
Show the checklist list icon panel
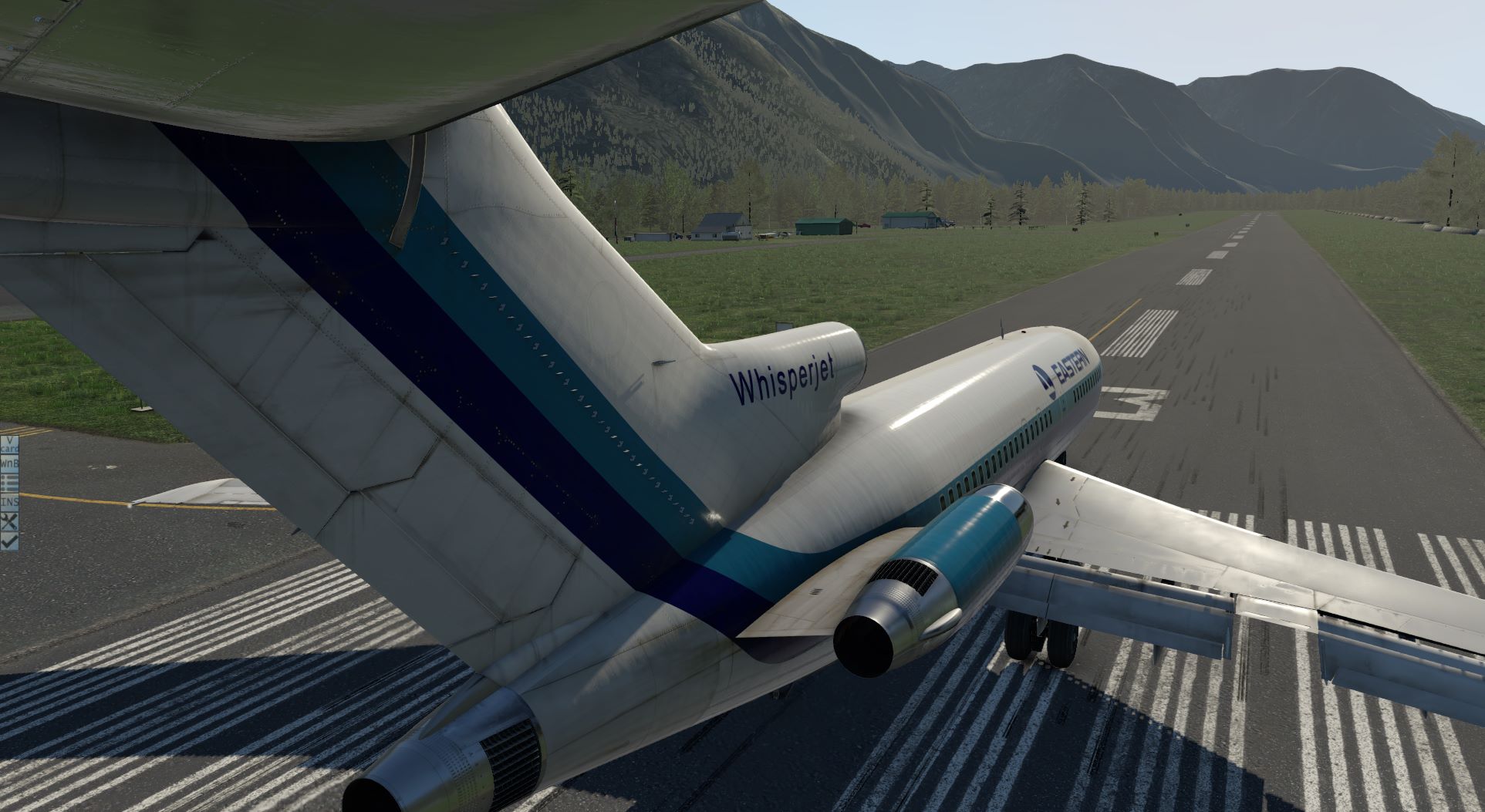[9, 483]
